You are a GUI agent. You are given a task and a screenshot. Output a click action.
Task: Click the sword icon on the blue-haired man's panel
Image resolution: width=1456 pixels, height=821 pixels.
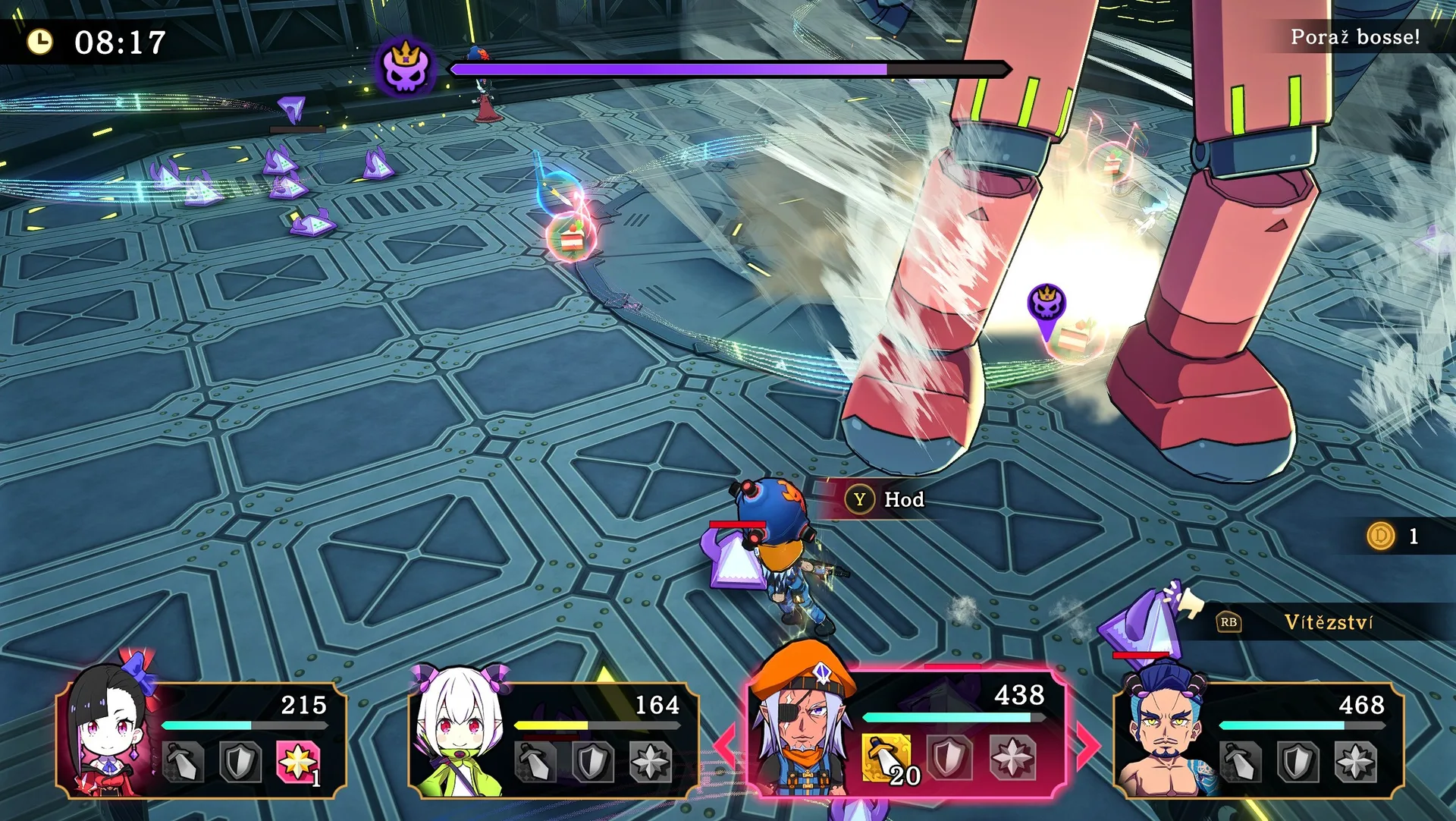coord(1241,761)
